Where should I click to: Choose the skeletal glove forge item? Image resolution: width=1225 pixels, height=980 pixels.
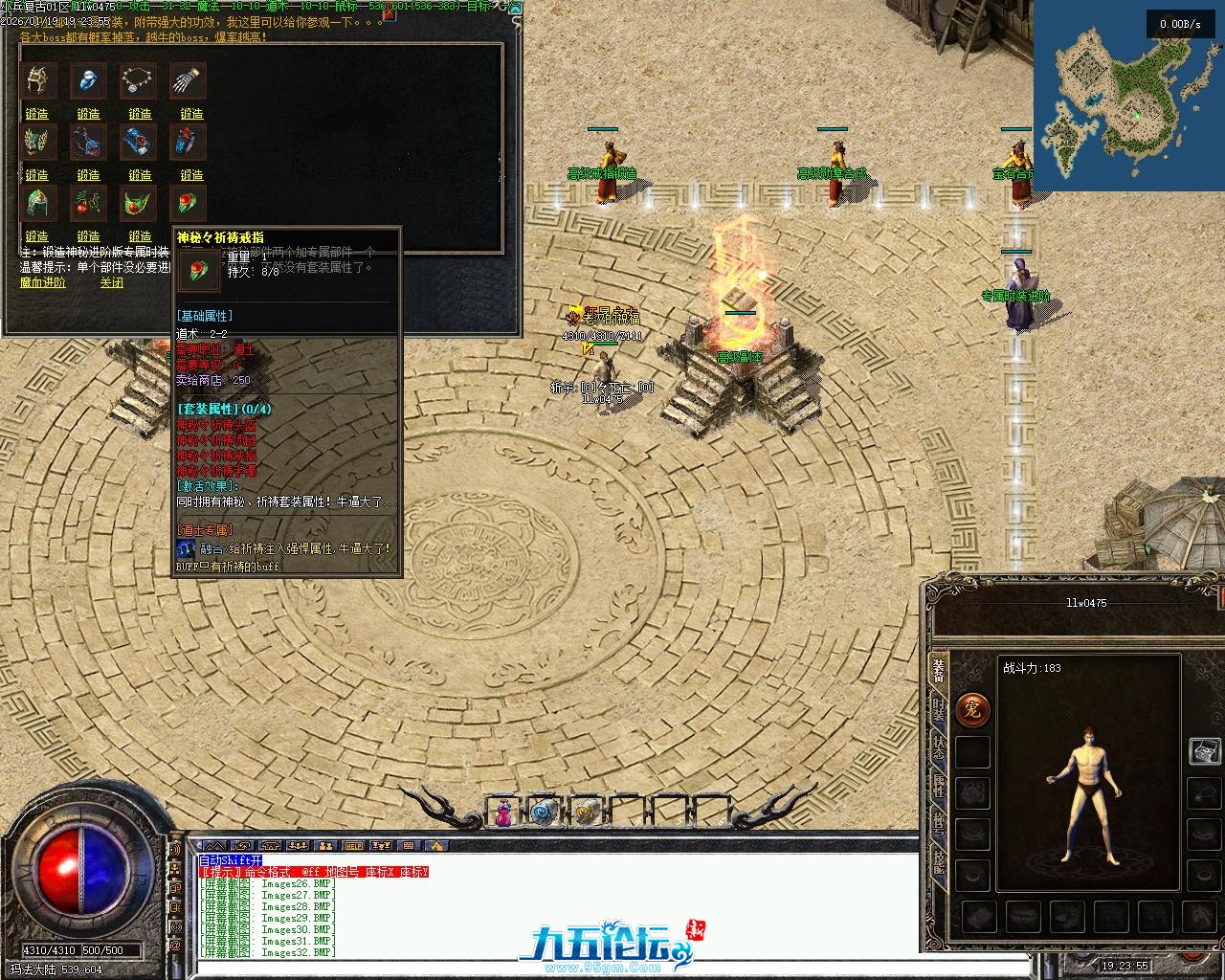[186, 81]
